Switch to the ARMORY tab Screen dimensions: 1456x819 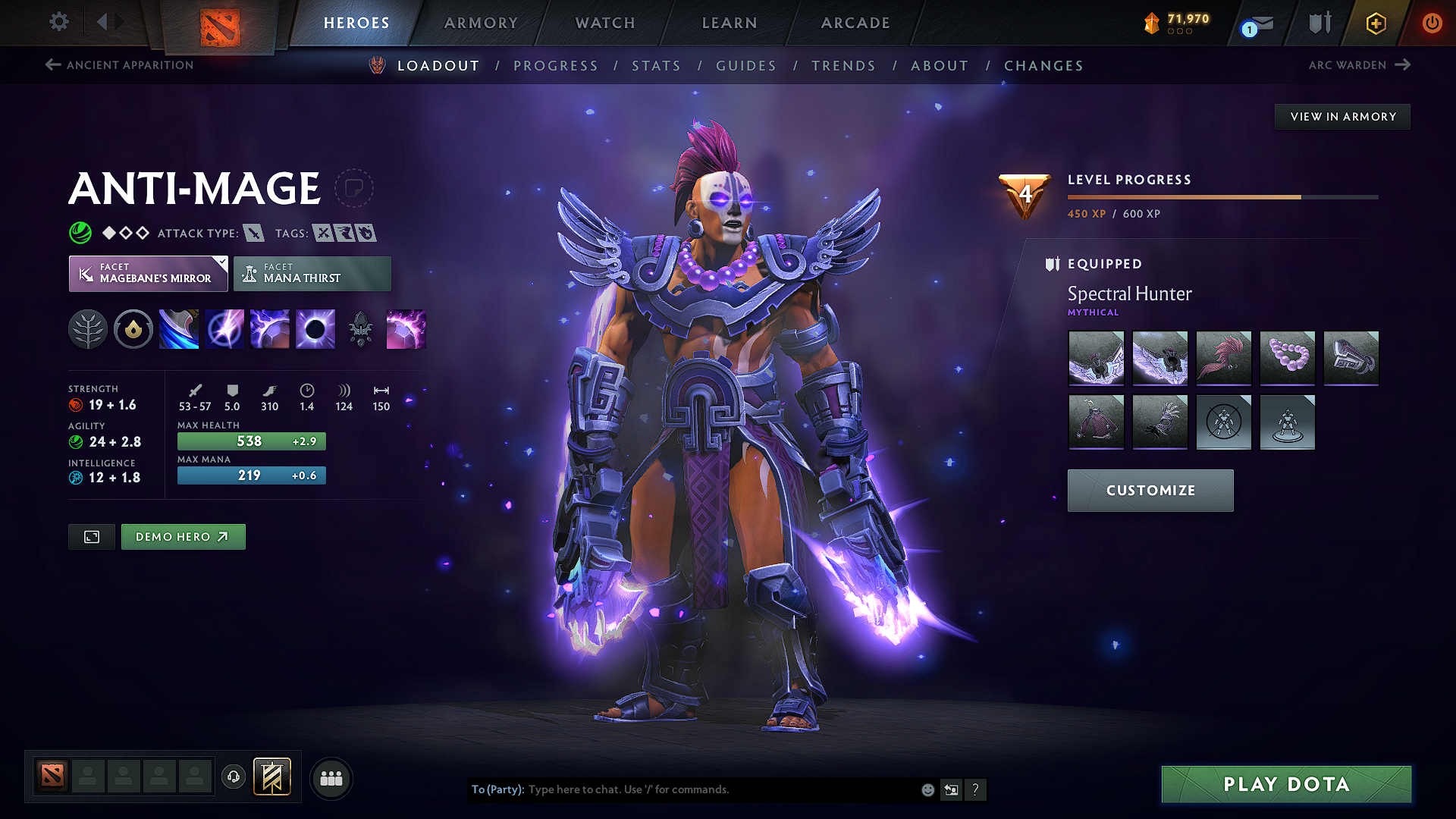480,23
